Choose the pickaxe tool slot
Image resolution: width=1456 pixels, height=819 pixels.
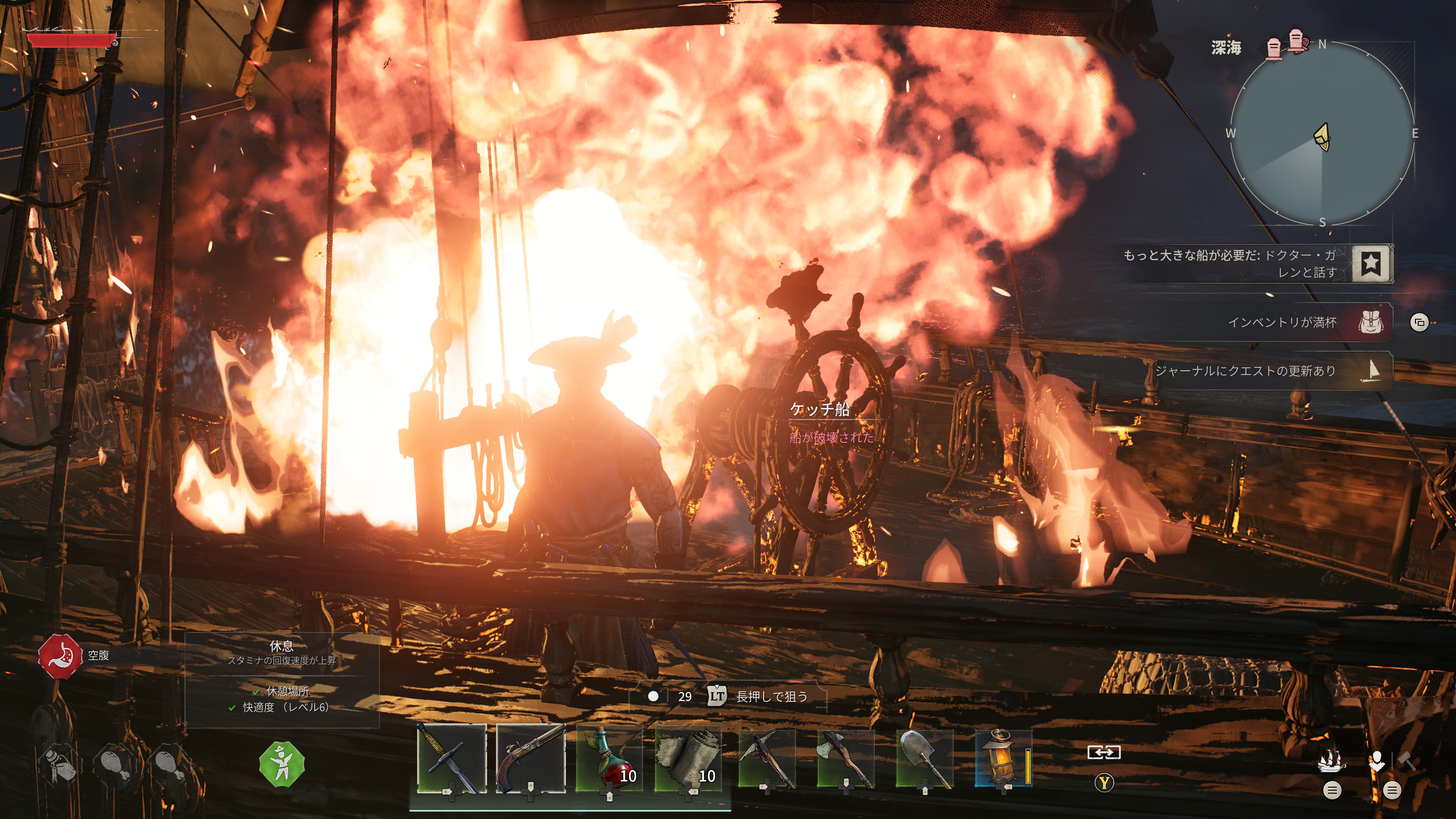point(766,758)
